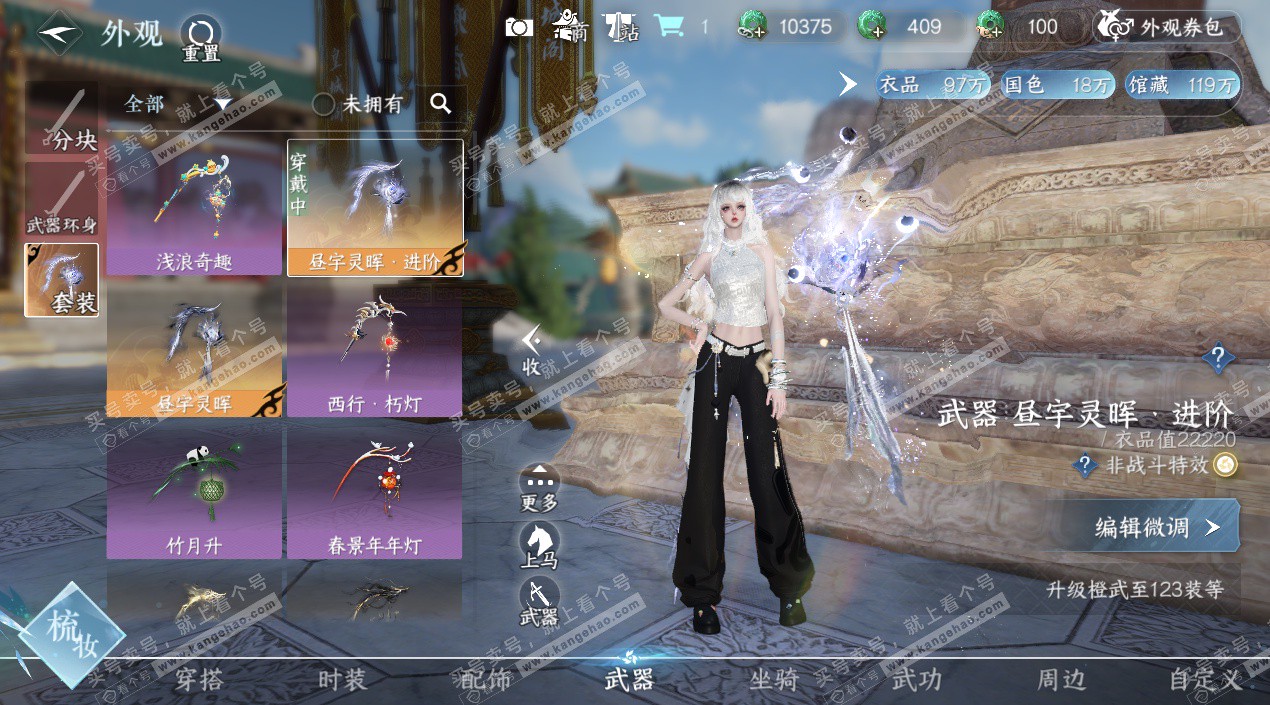Activate the 上马 mount preview button
Viewport: 1270px width, 705px height.
click(539, 545)
